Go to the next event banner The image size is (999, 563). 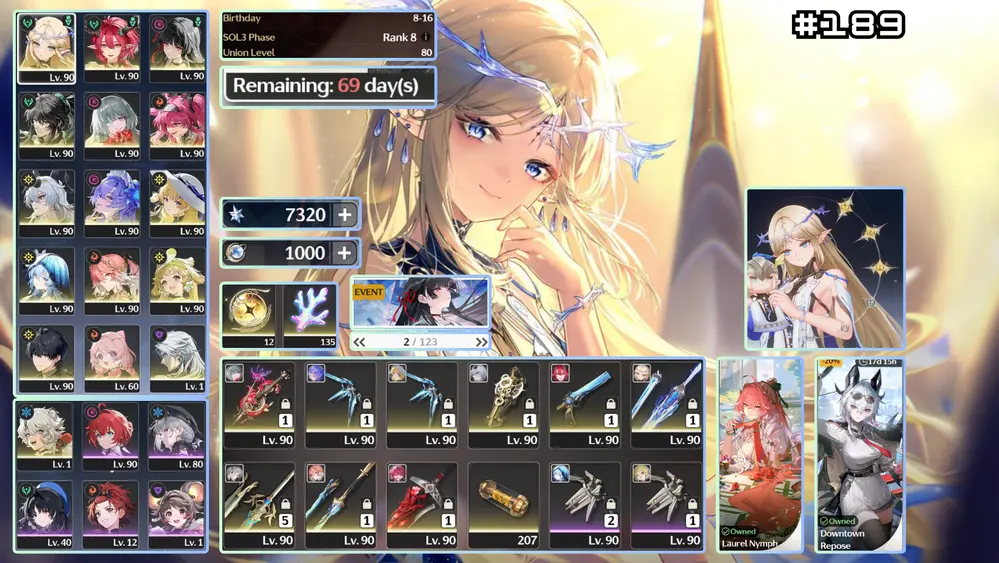tap(481, 342)
